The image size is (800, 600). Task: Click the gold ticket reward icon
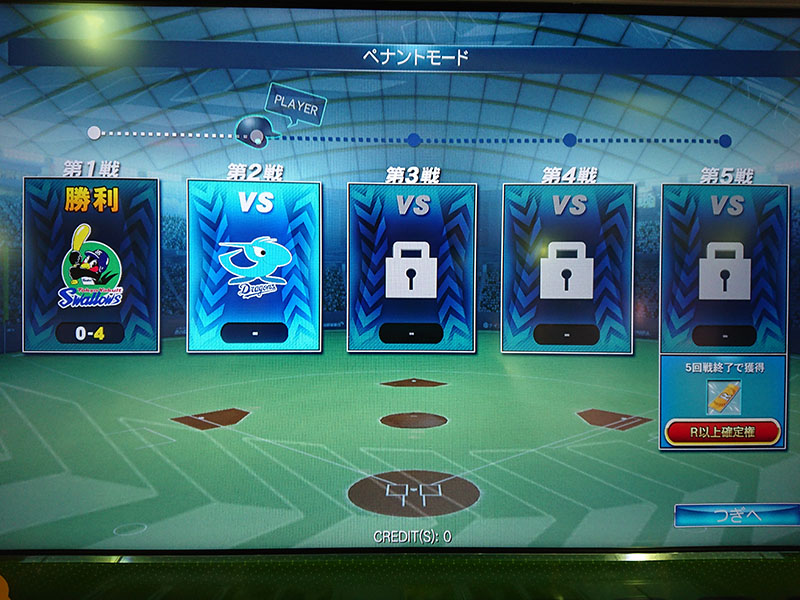(720, 397)
